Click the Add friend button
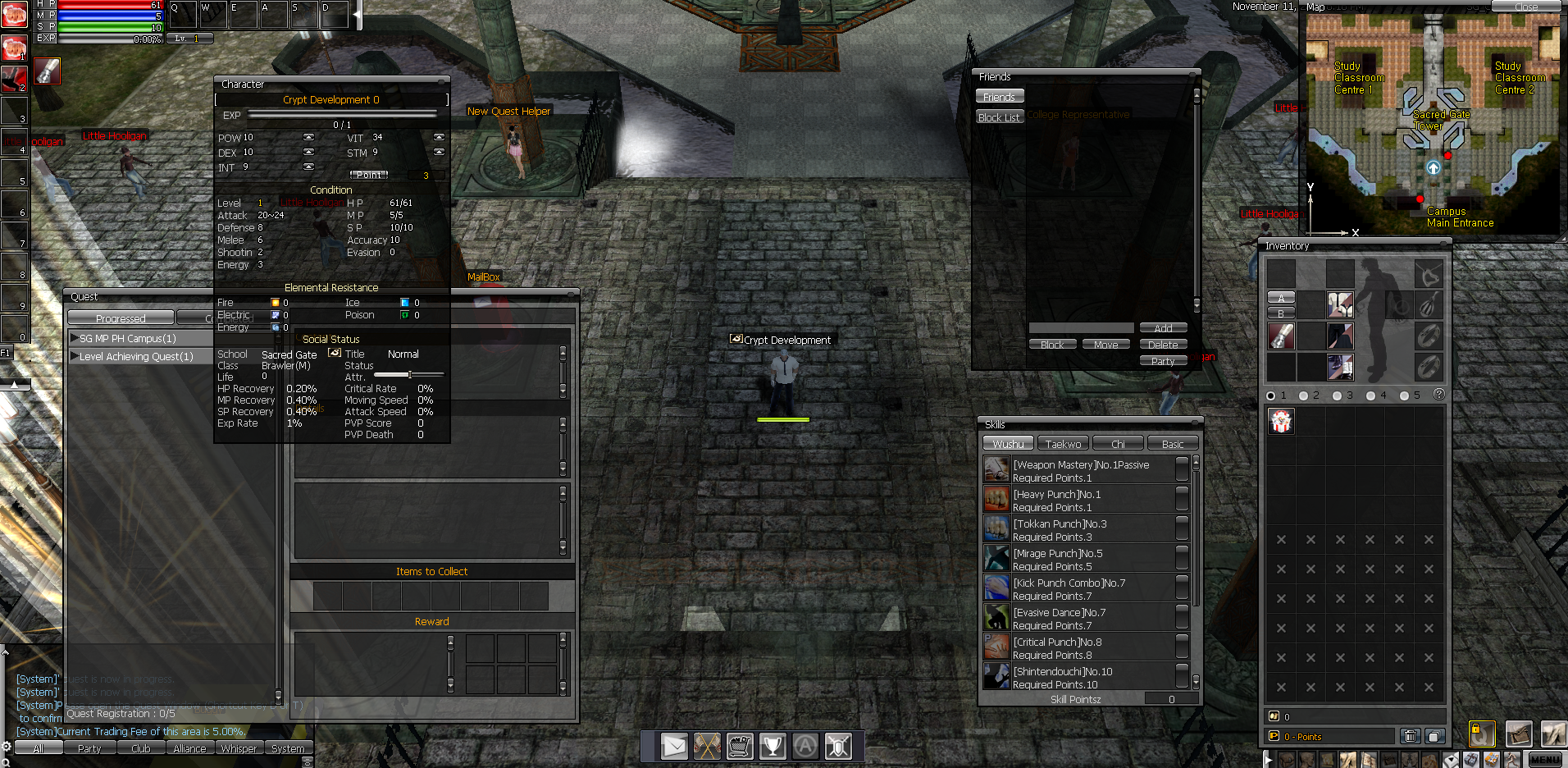Image resolution: width=1568 pixels, height=768 pixels. pos(1163,328)
